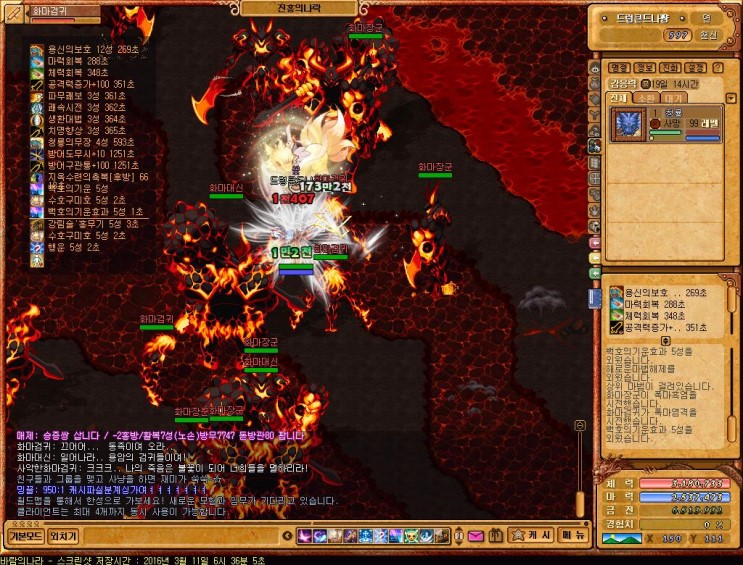
Task: Switch to the 소환 tab
Action: click(x=645, y=99)
